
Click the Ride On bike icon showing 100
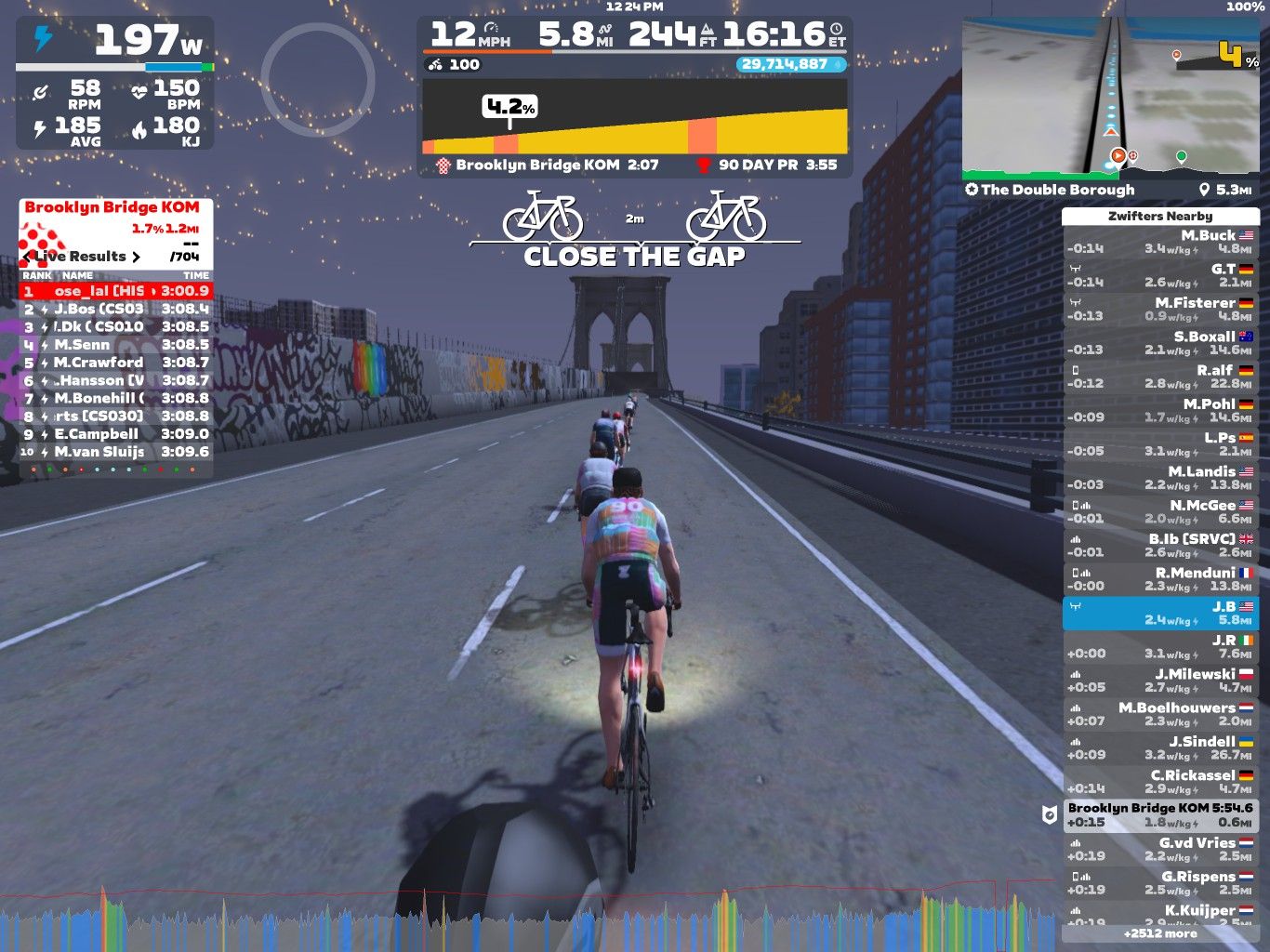click(x=435, y=64)
